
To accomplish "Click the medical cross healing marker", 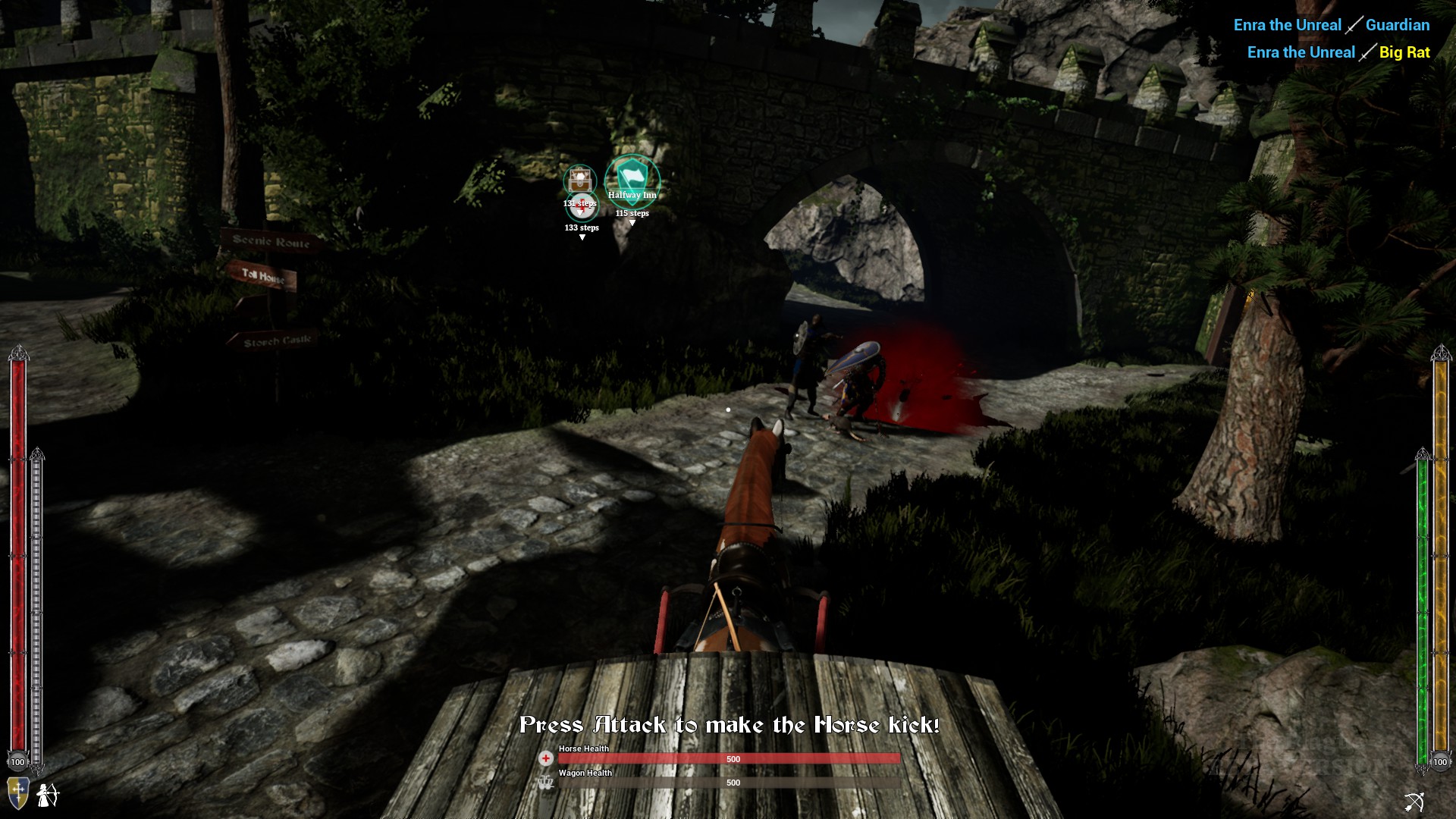I will click(580, 206).
